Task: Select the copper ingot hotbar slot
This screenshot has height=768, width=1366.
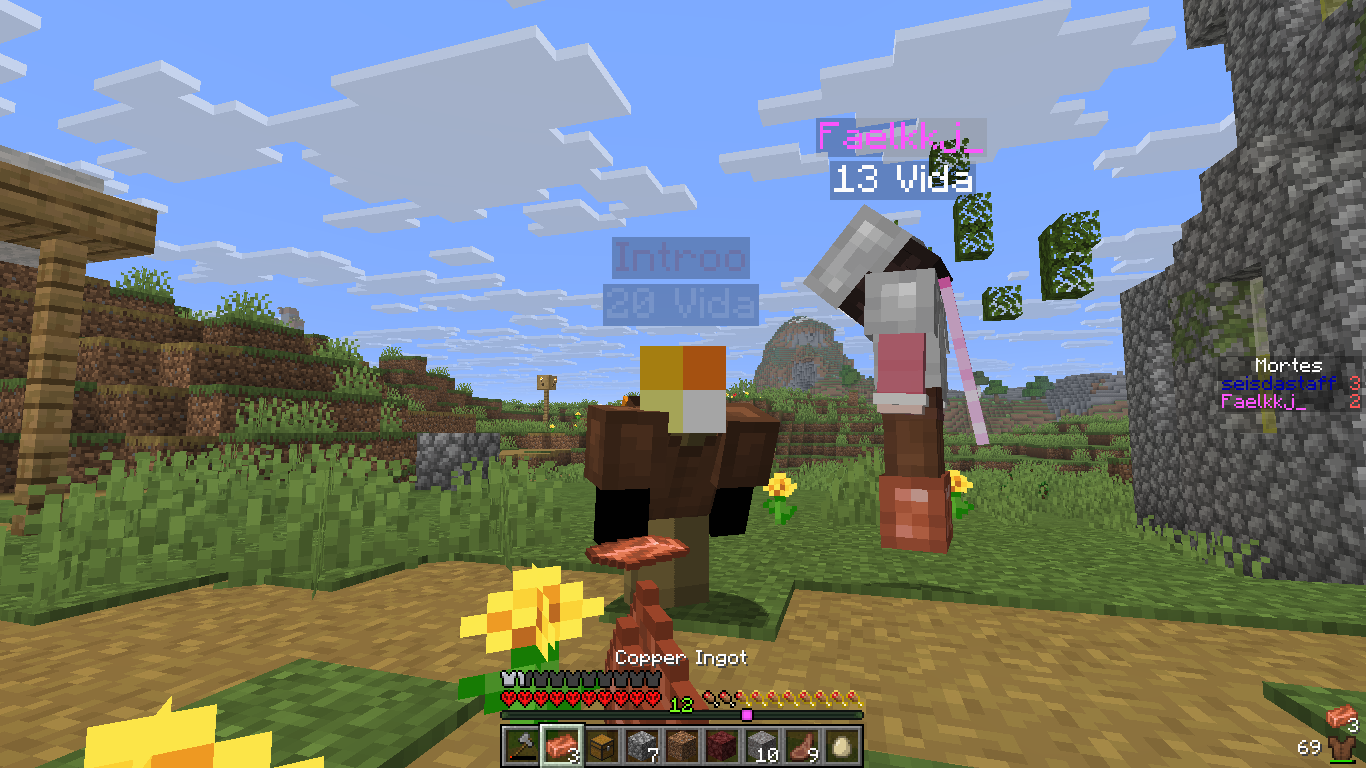Action: [560, 746]
